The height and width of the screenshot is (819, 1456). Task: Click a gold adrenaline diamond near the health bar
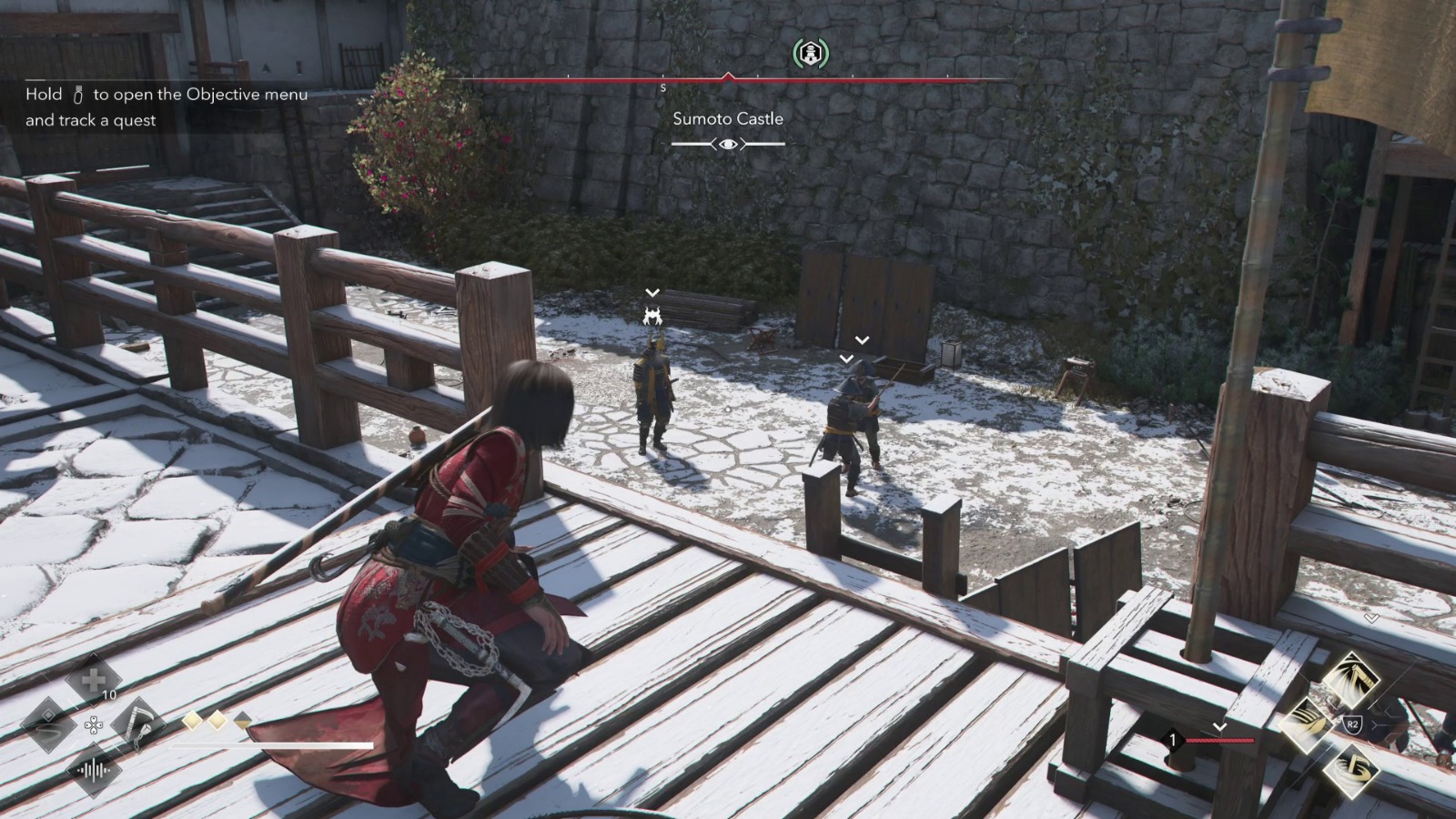pyautogui.click(x=194, y=722)
